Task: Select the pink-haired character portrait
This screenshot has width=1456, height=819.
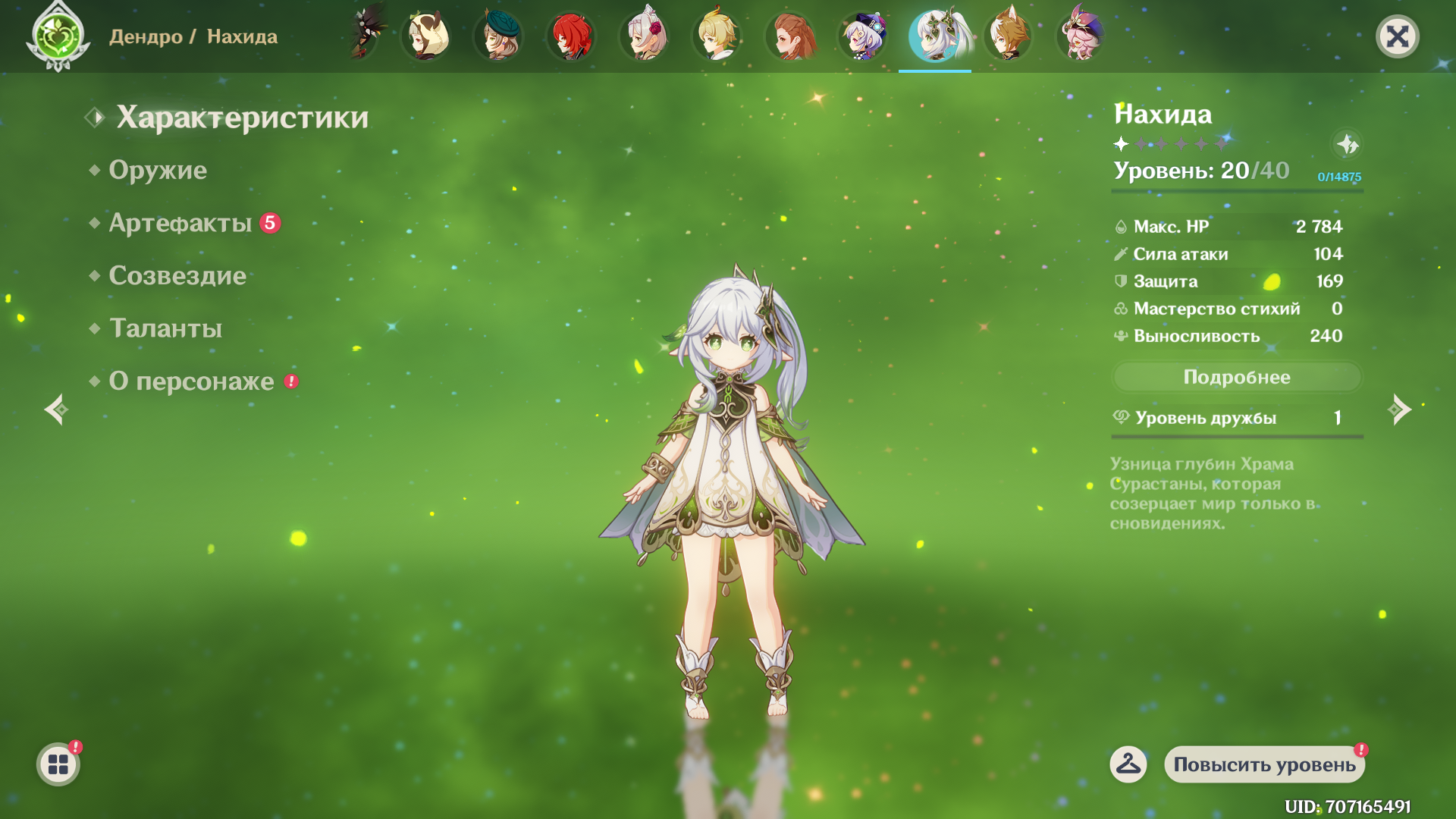Action: pos(1081,36)
